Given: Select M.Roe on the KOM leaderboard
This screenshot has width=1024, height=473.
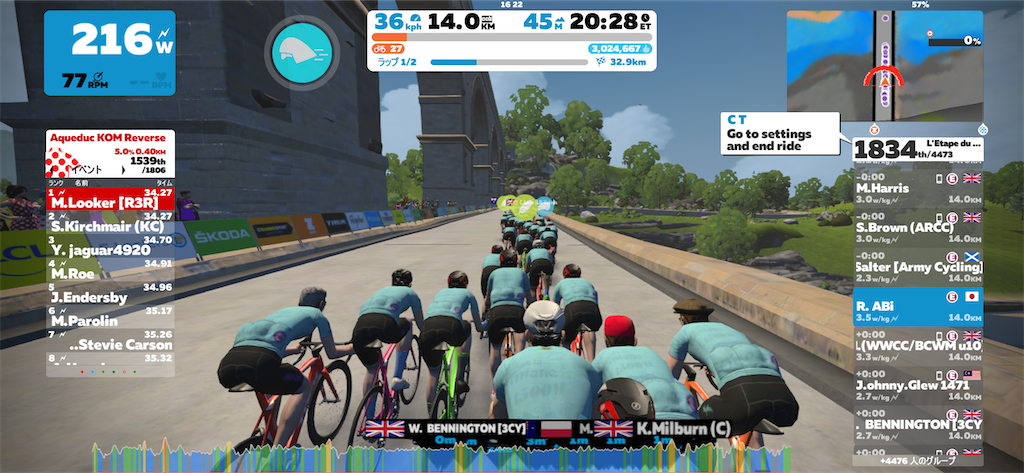Looking at the screenshot, I should 110,272.
